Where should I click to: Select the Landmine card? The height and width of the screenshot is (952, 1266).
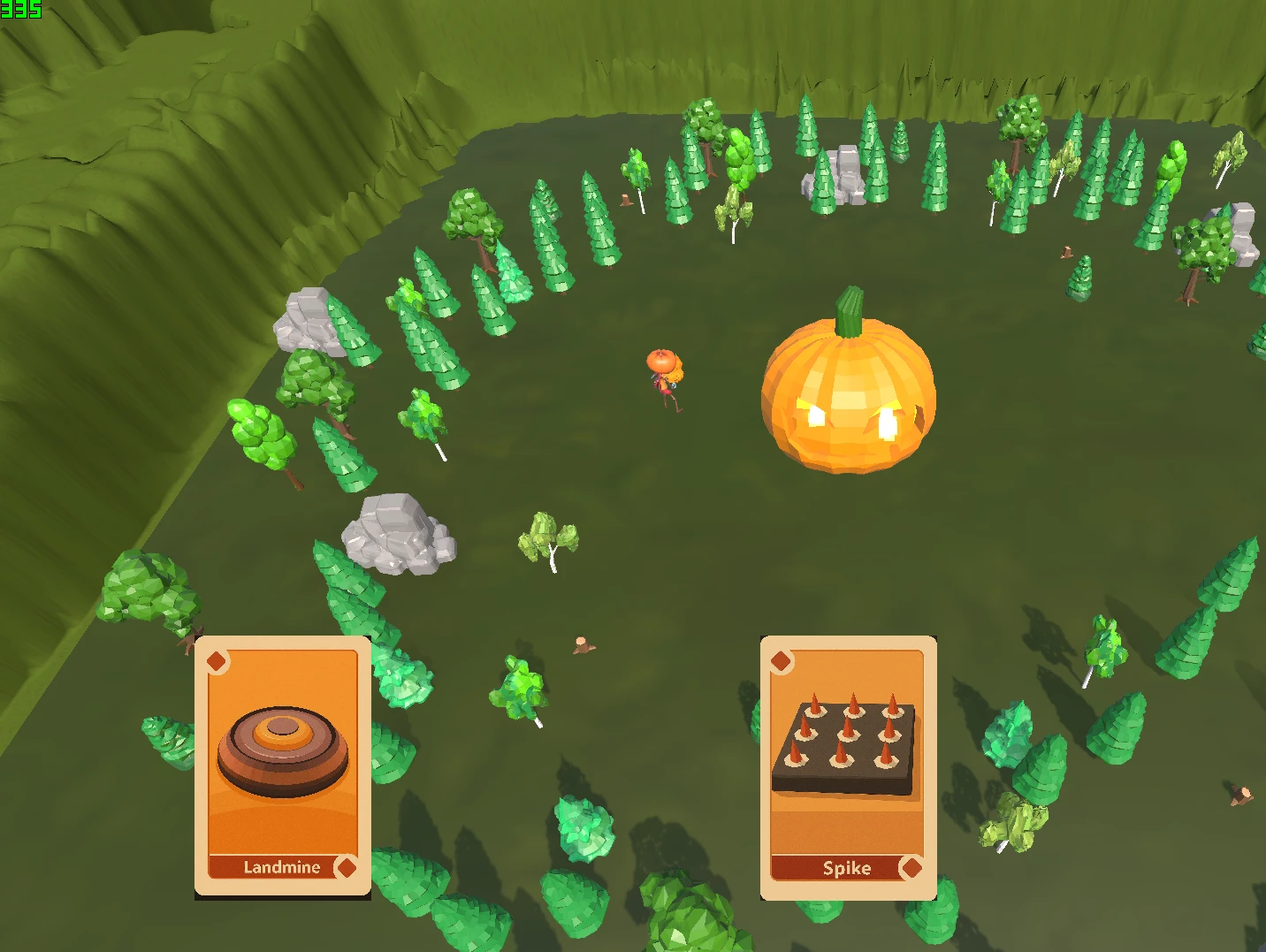point(282,765)
